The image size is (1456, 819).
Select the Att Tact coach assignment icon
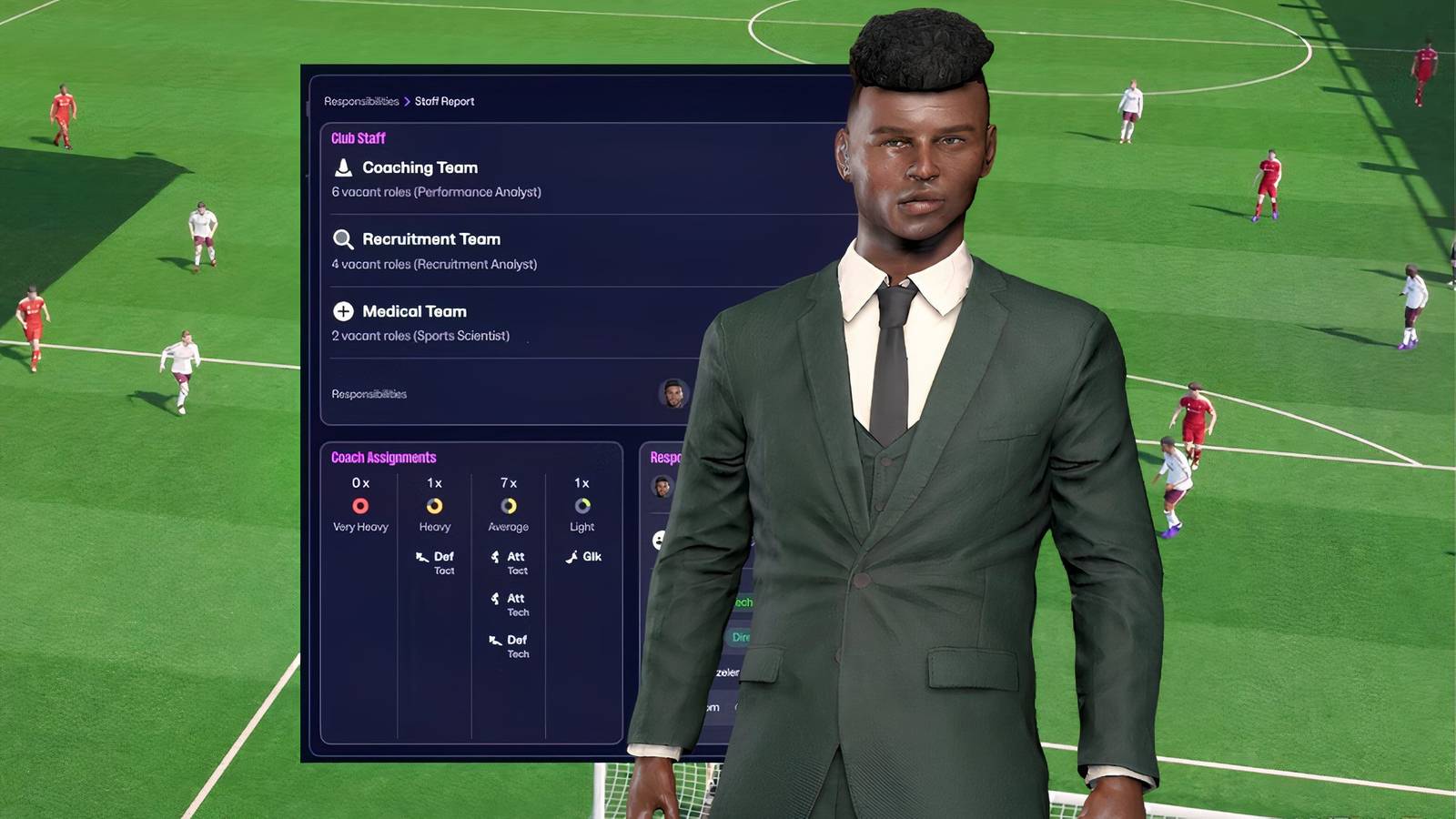(494, 557)
